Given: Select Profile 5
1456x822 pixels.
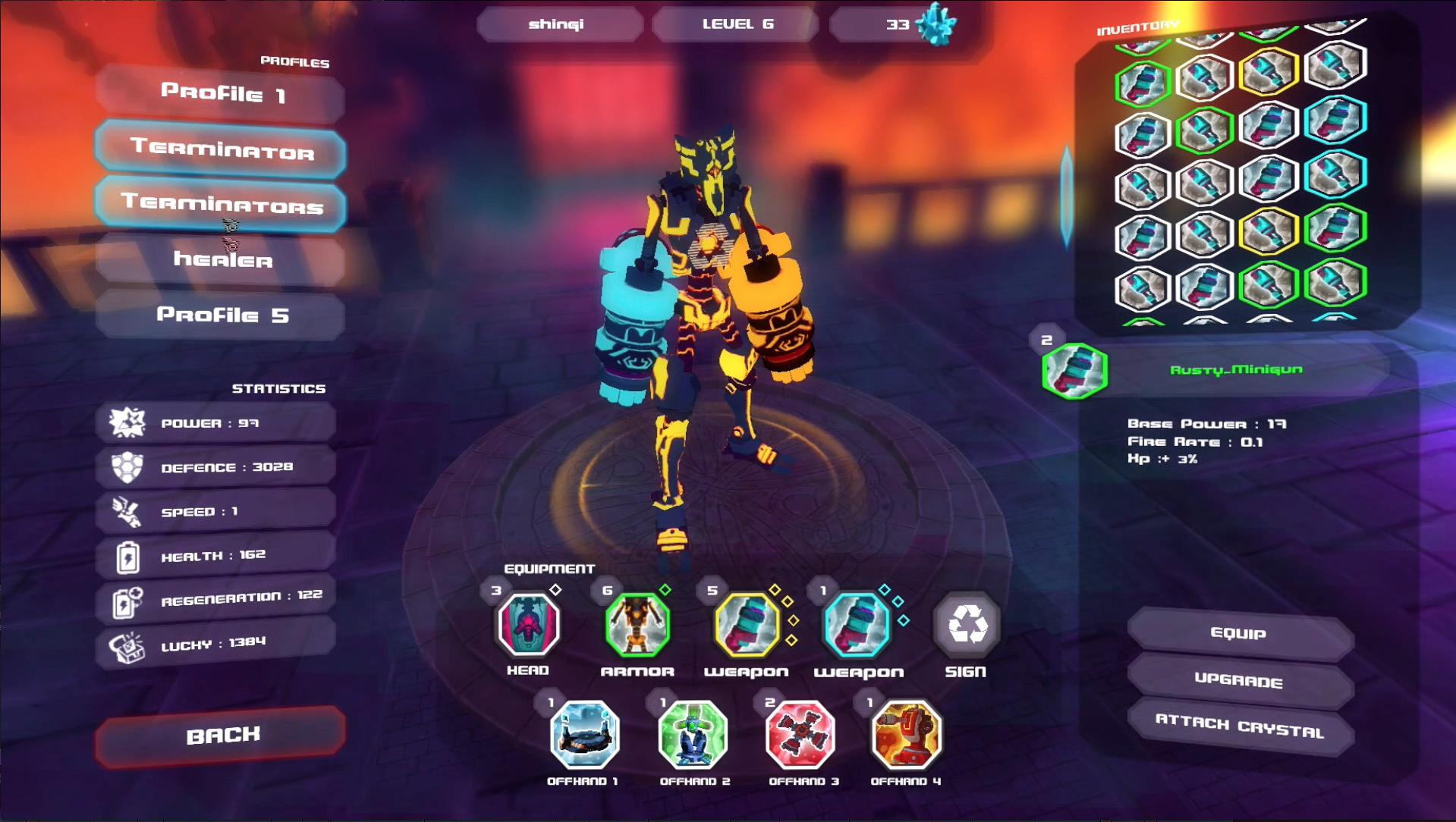Looking at the screenshot, I should pyautogui.click(x=218, y=315).
